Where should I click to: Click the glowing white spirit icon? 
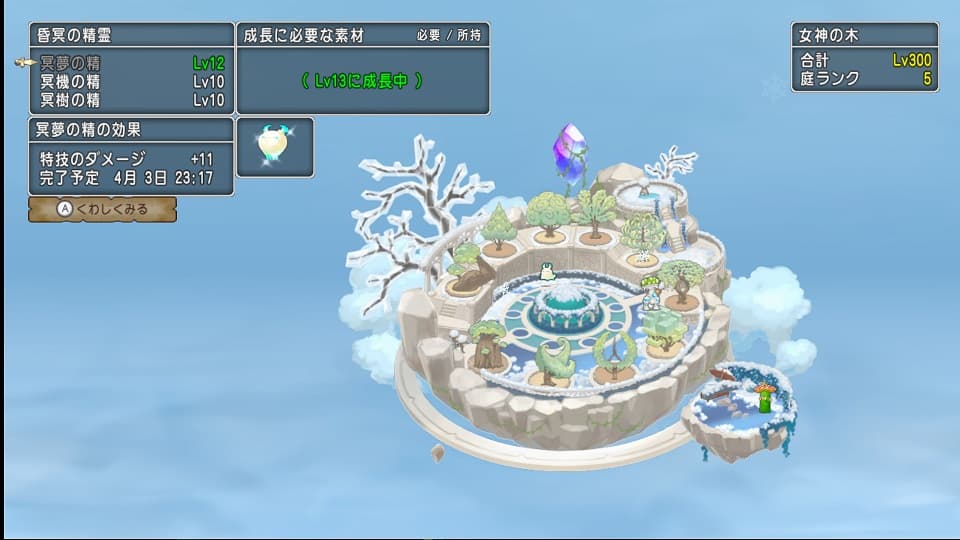click(x=274, y=146)
